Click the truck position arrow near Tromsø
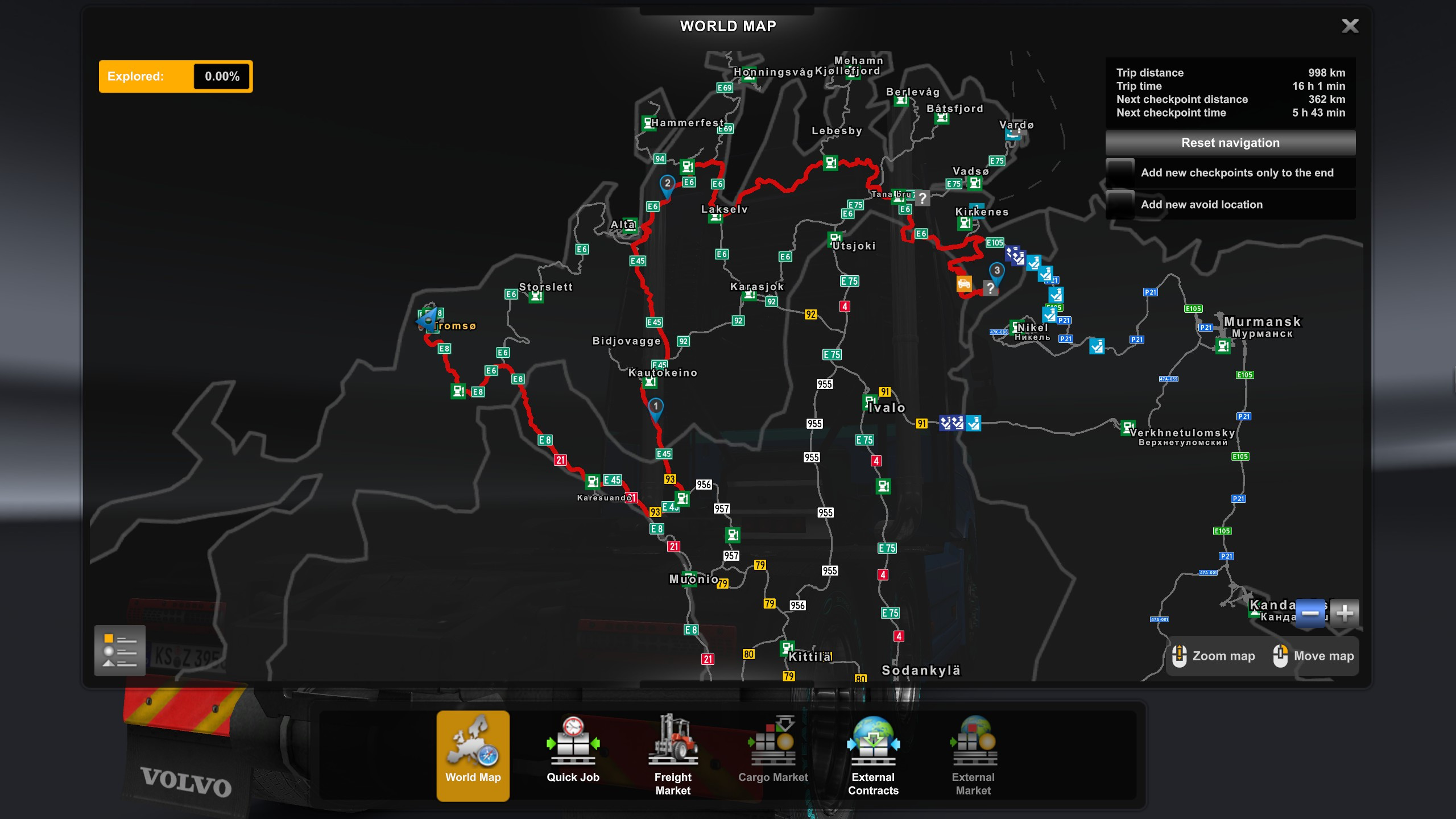The image size is (1456, 819). click(x=428, y=322)
